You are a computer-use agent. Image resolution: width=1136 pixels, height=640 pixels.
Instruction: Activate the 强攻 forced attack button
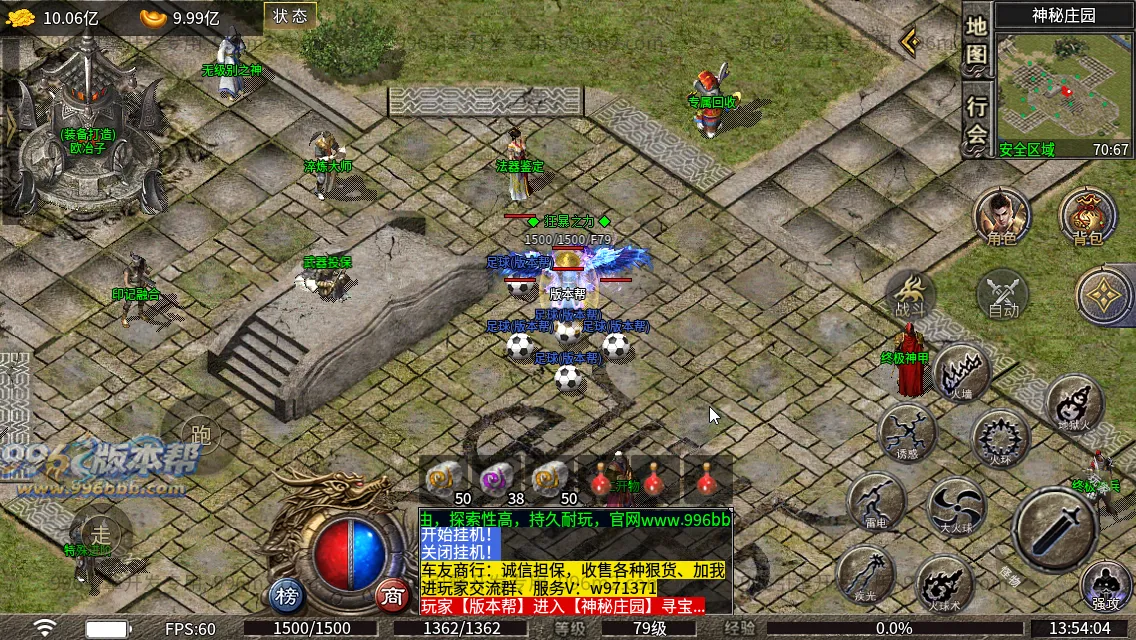(x=1105, y=585)
